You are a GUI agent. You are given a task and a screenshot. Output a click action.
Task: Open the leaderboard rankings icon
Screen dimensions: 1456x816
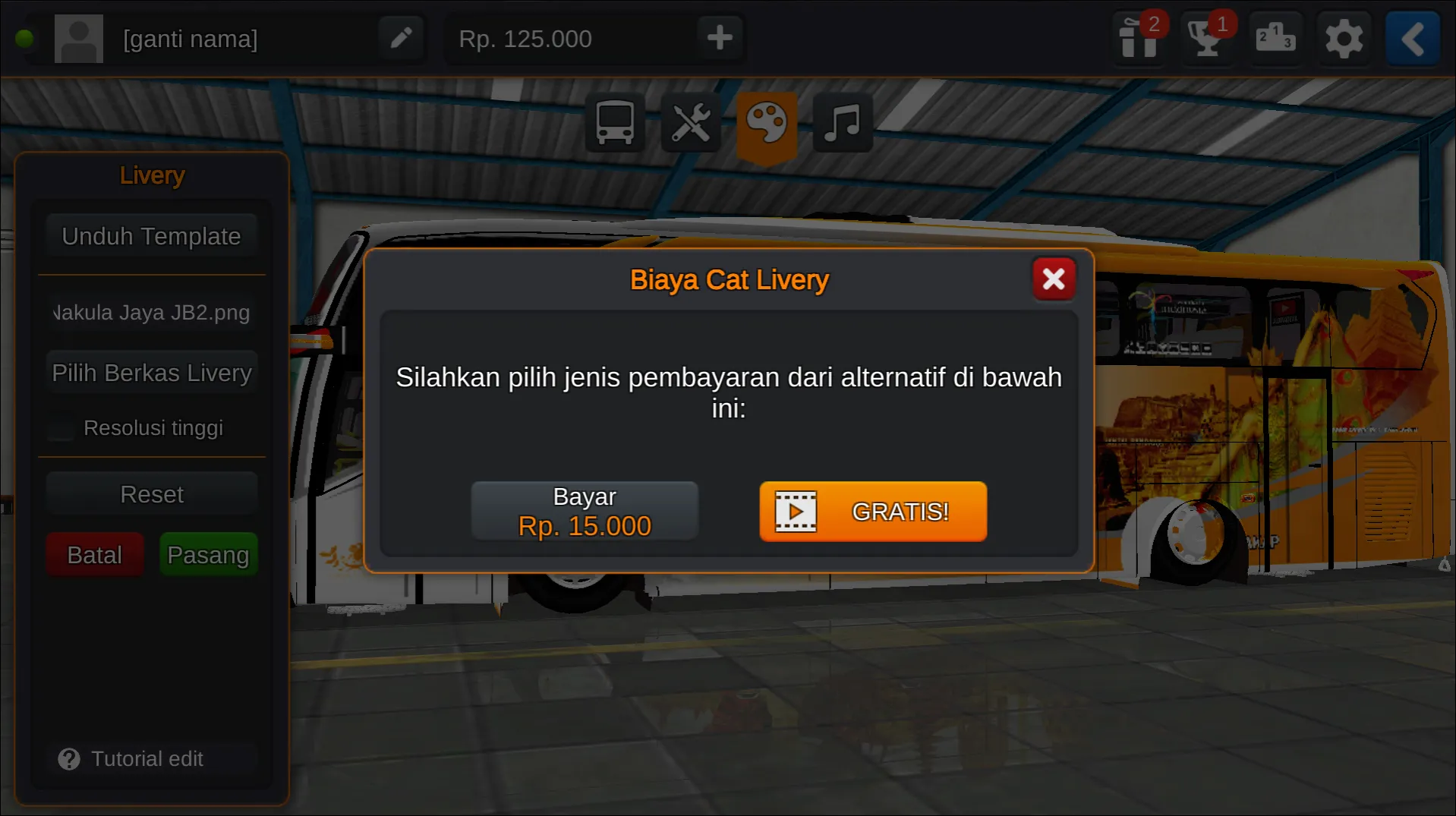[x=1275, y=39]
